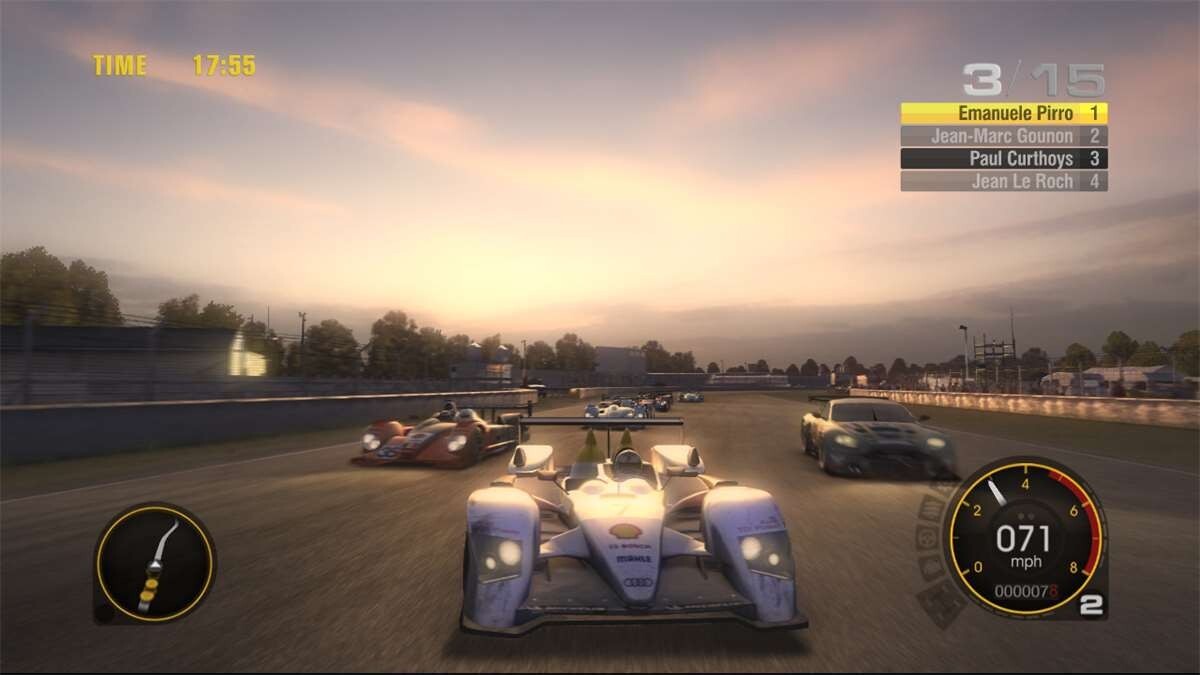Choose the Paul Curthoys standings row
Screen dimensions: 1200x675
click(x=1003, y=158)
